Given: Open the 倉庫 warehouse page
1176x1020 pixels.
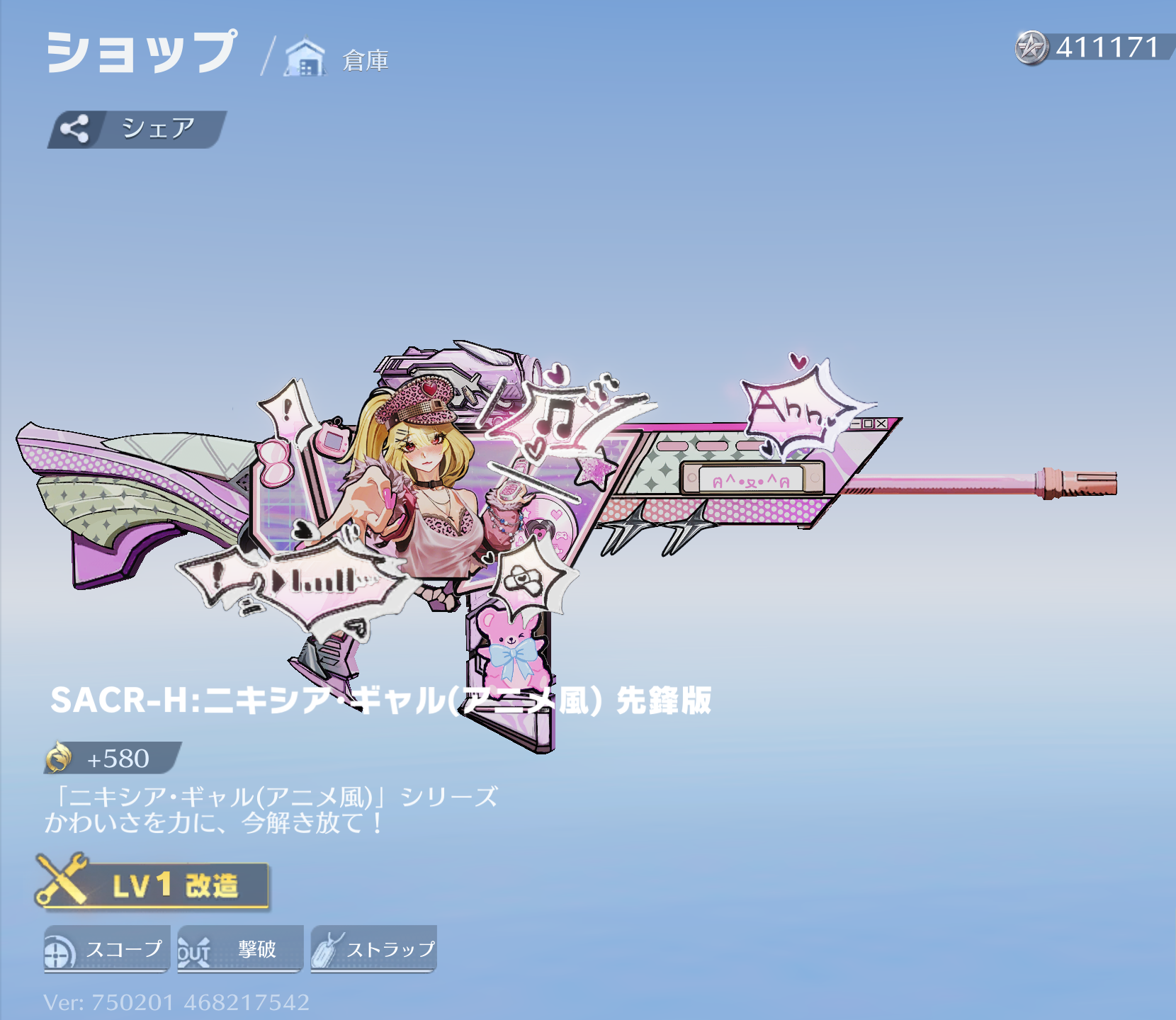Looking at the screenshot, I should [337, 59].
